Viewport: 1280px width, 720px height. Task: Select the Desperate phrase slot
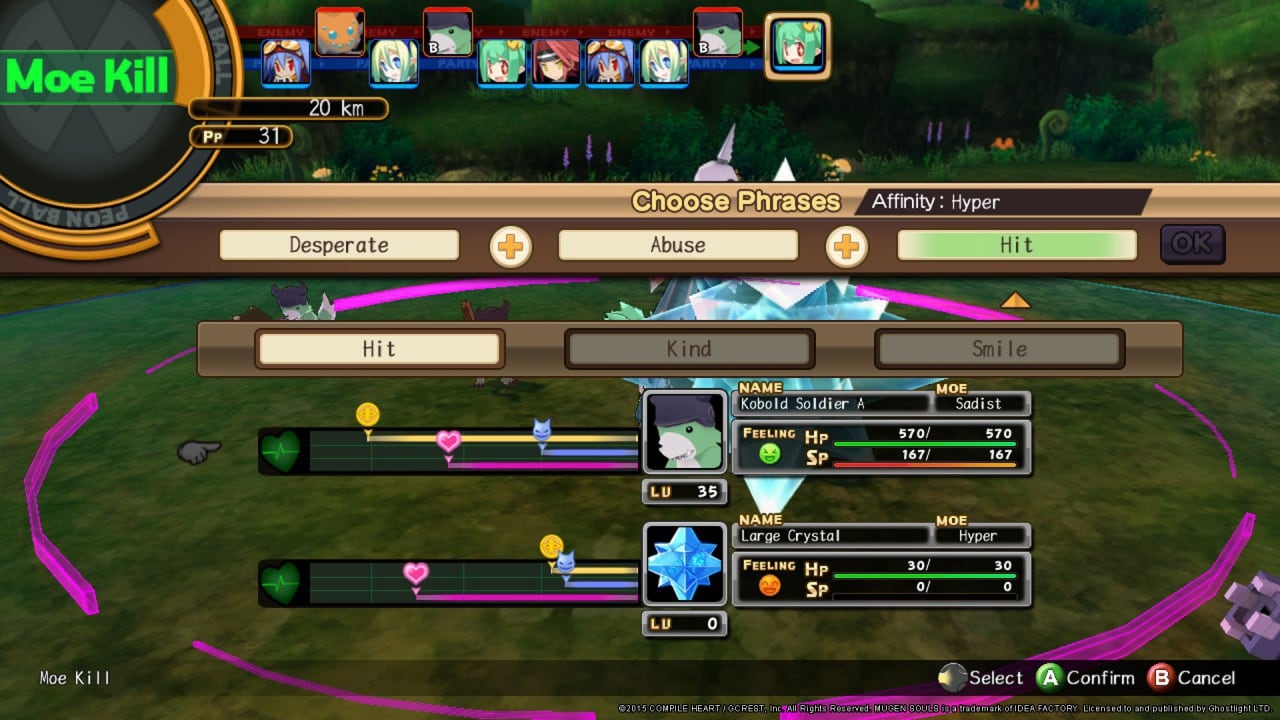coord(339,245)
